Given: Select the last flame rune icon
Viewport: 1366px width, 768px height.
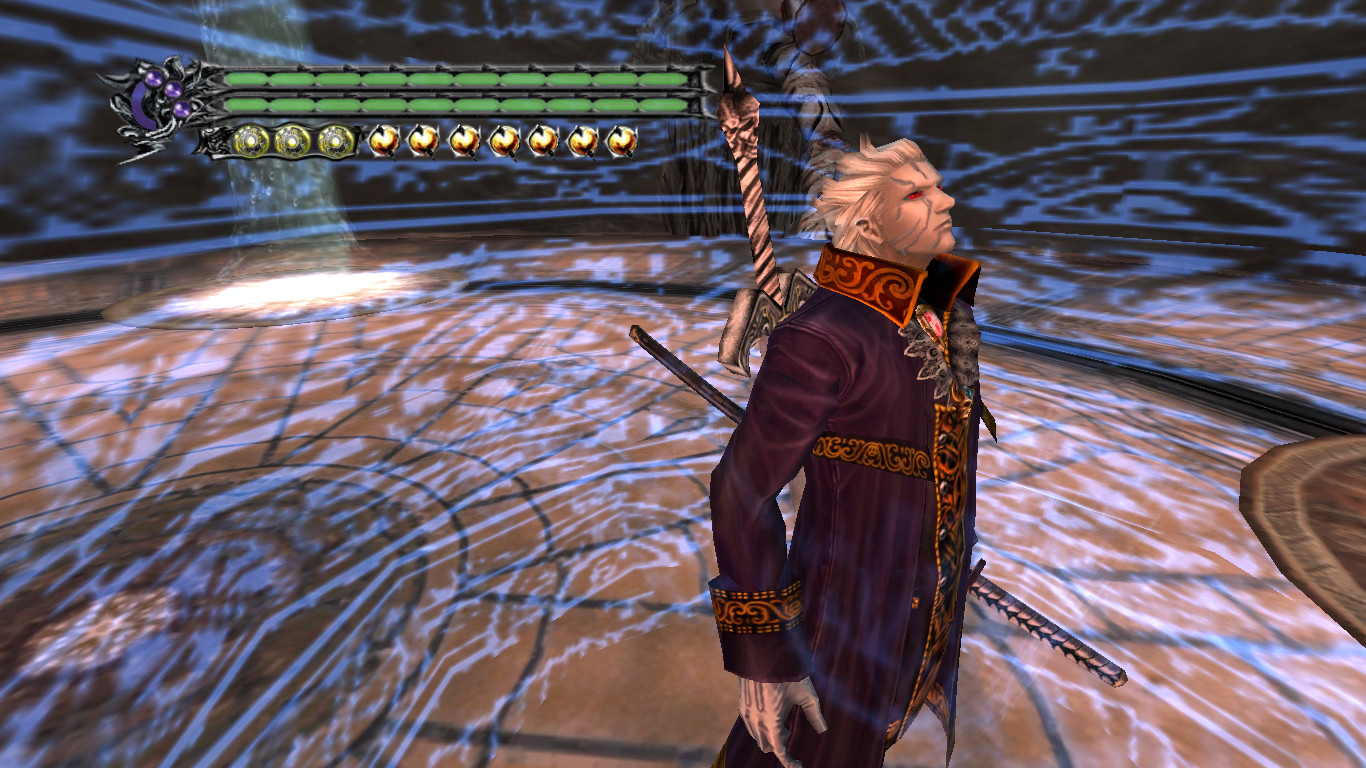Looking at the screenshot, I should pyautogui.click(x=621, y=140).
